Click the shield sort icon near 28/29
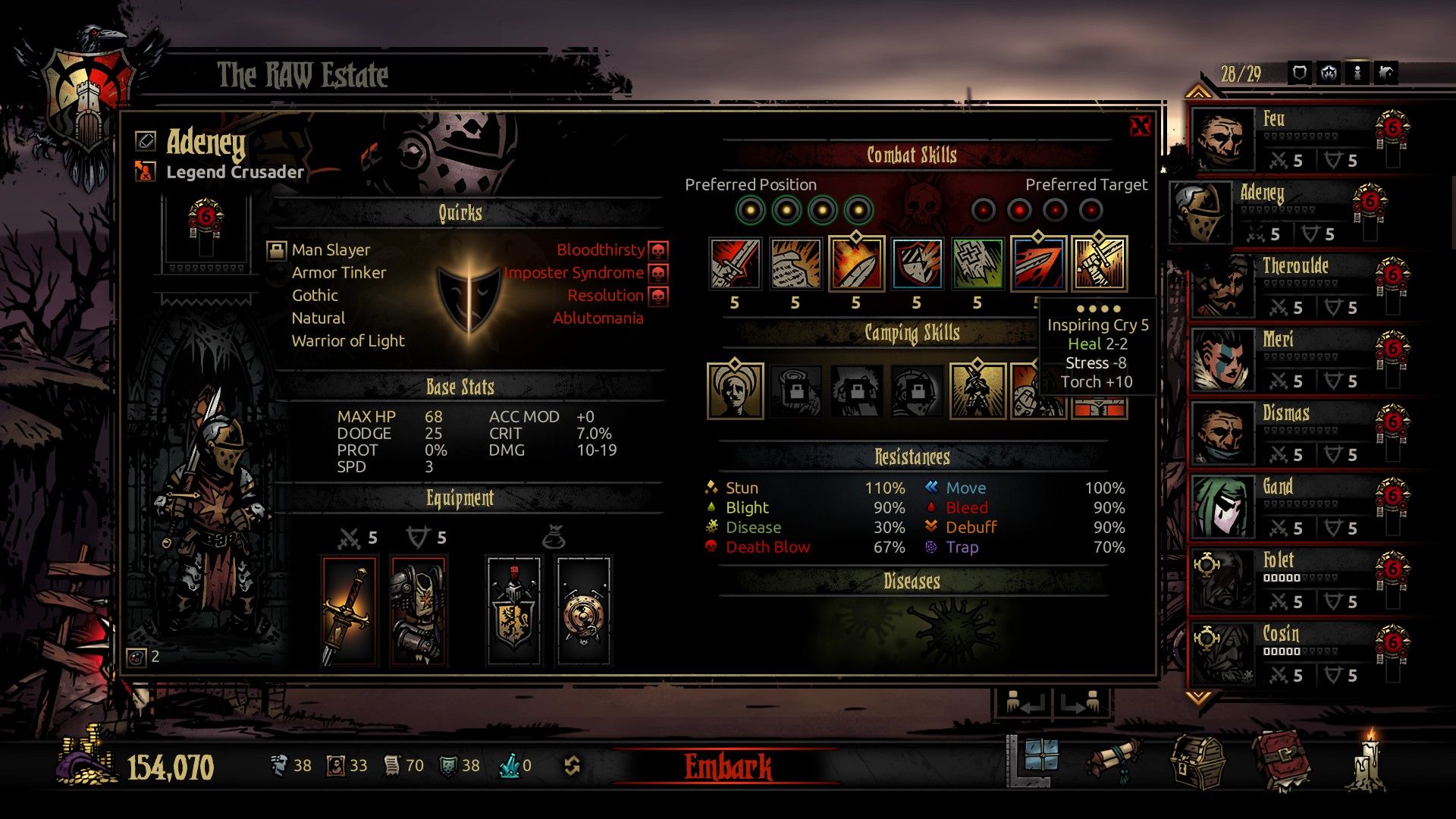Image resolution: width=1456 pixels, height=819 pixels. pos(1298,71)
